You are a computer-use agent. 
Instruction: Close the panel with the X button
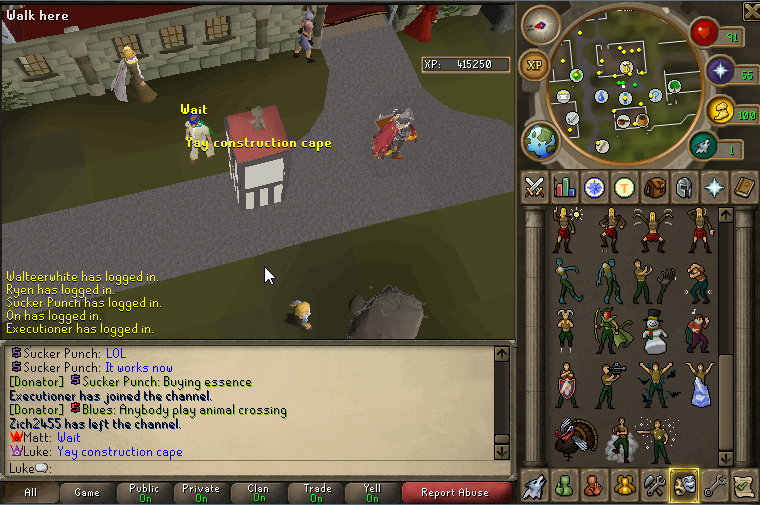(x=751, y=10)
